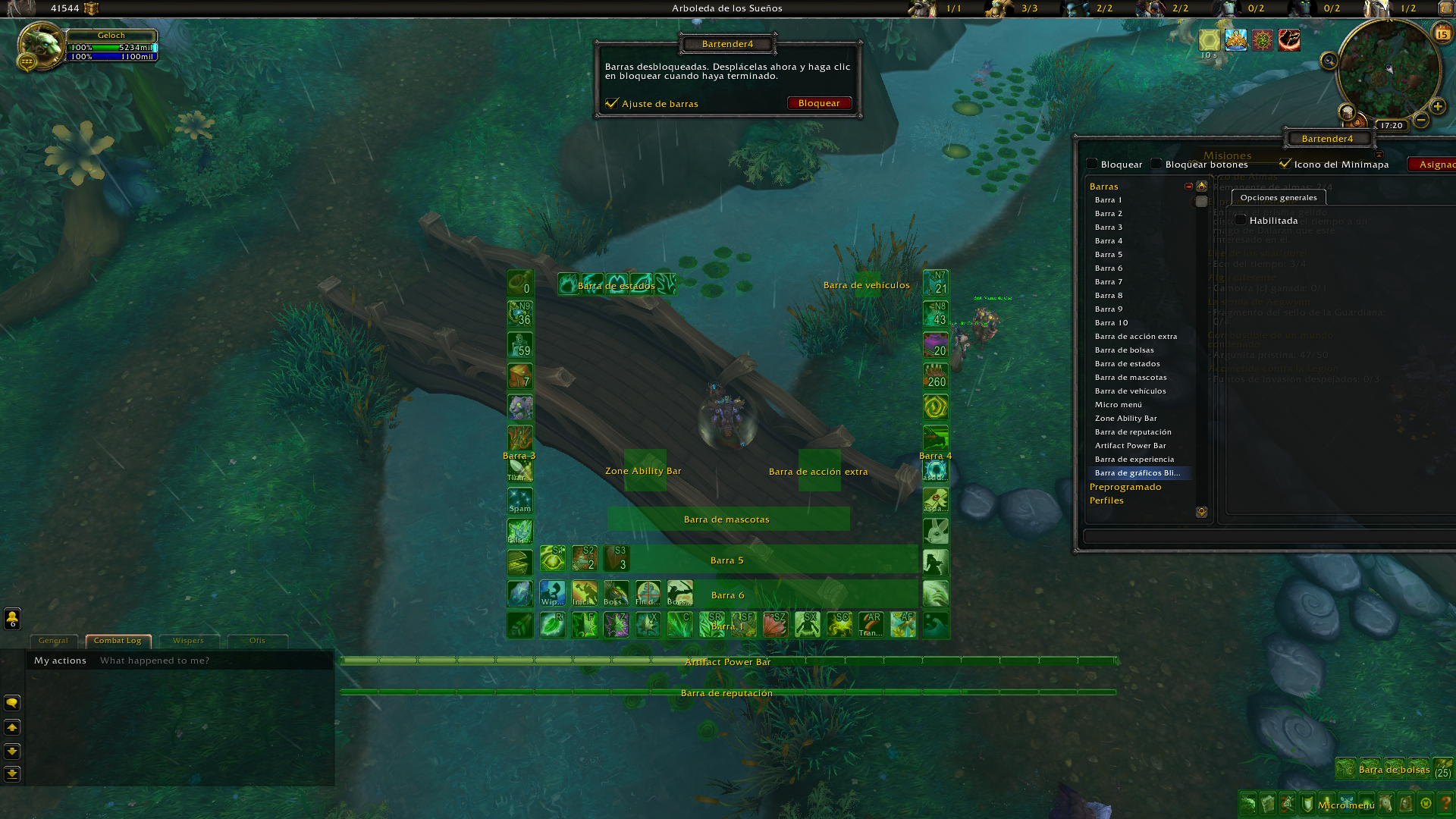1456x819 pixels.
Task: Switch to the General chat tab
Action: point(53,641)
